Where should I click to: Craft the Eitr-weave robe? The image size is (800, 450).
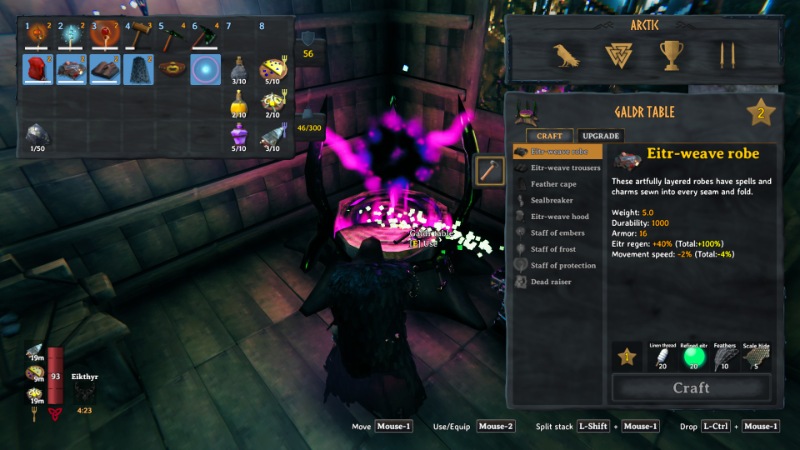(x=691, y=388)
